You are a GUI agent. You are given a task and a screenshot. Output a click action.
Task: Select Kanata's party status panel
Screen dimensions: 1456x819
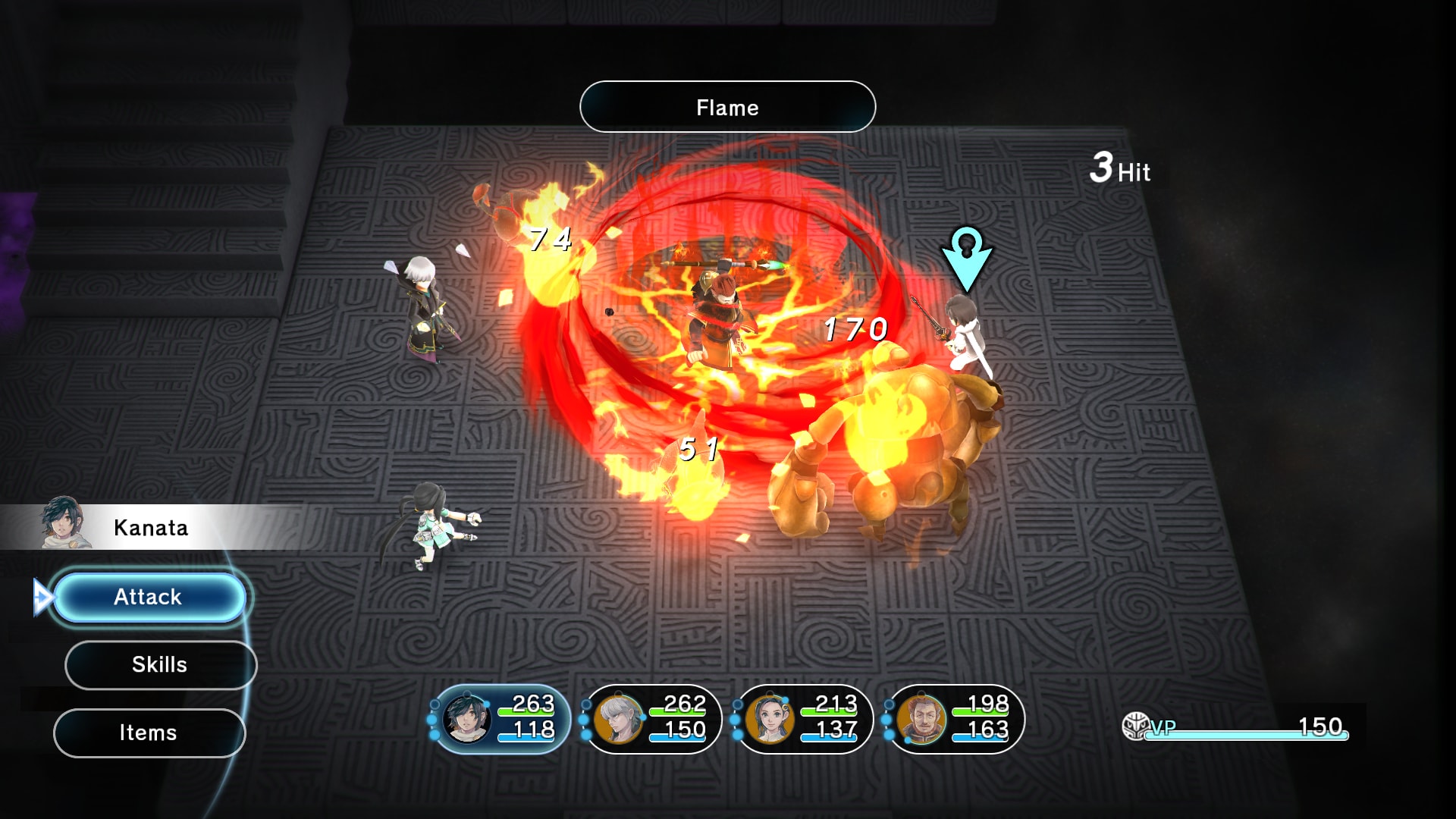pos(501,718)
